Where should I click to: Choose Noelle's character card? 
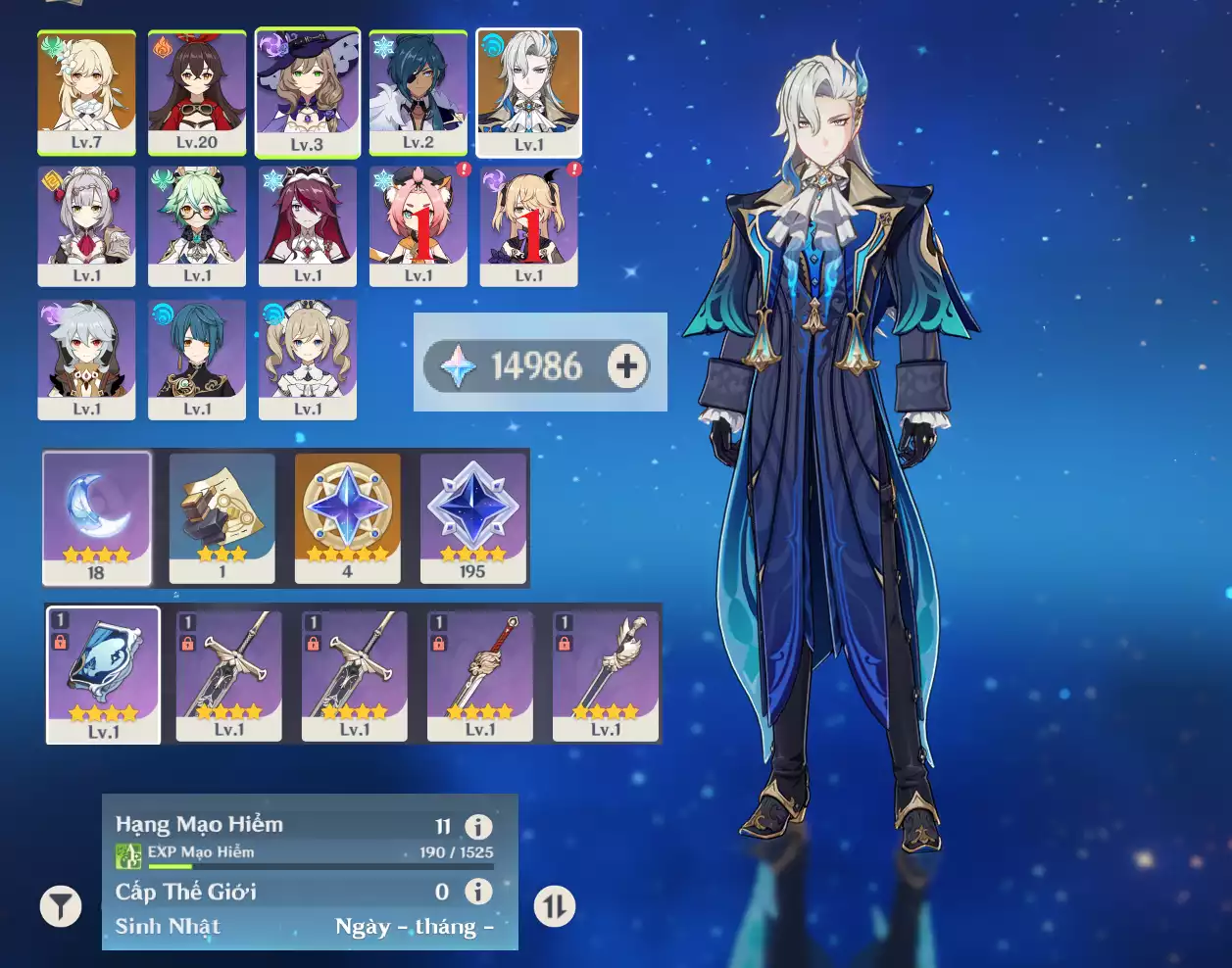click(86, 226)
